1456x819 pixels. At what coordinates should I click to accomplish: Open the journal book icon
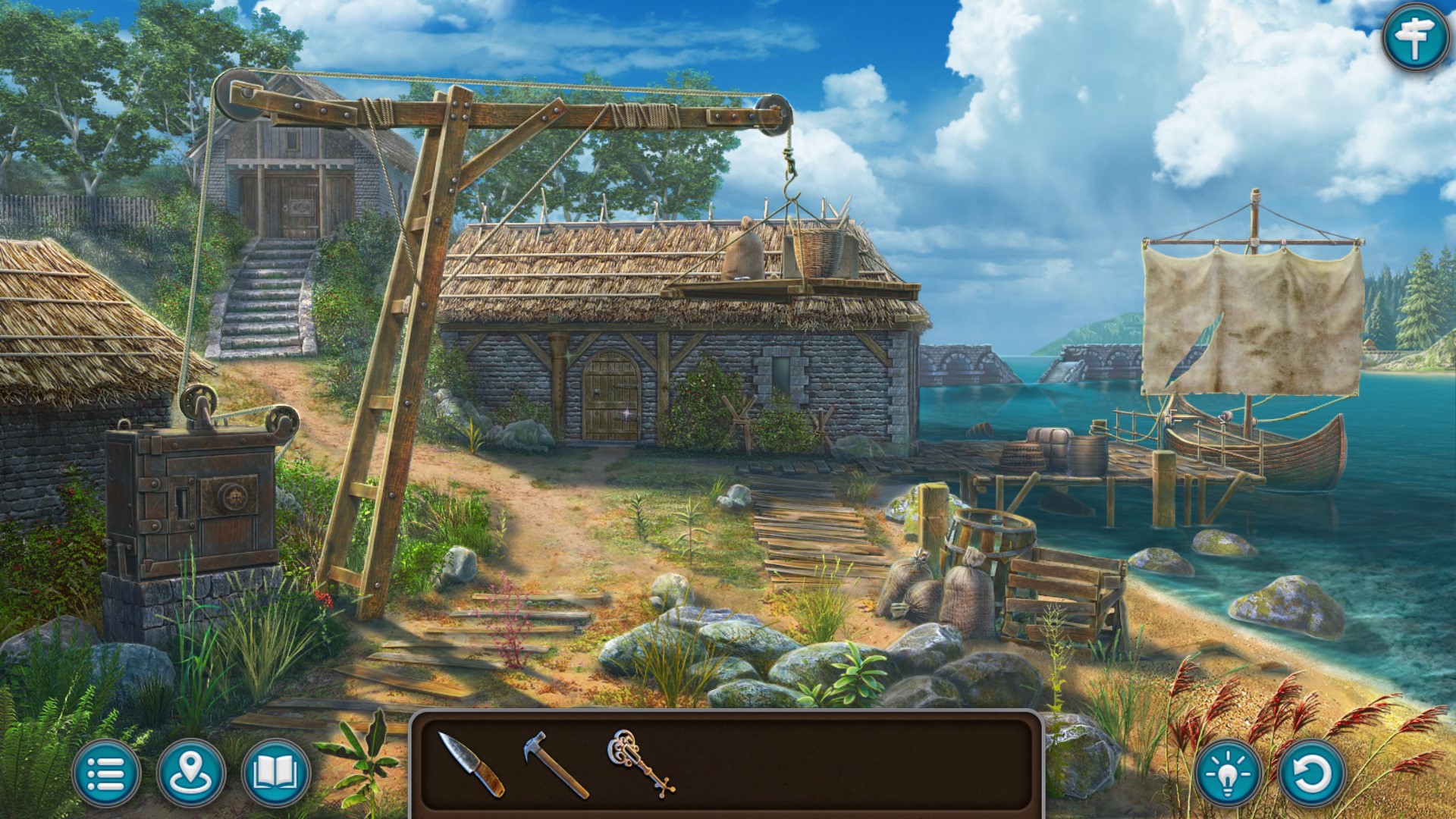tap(276, 773)
